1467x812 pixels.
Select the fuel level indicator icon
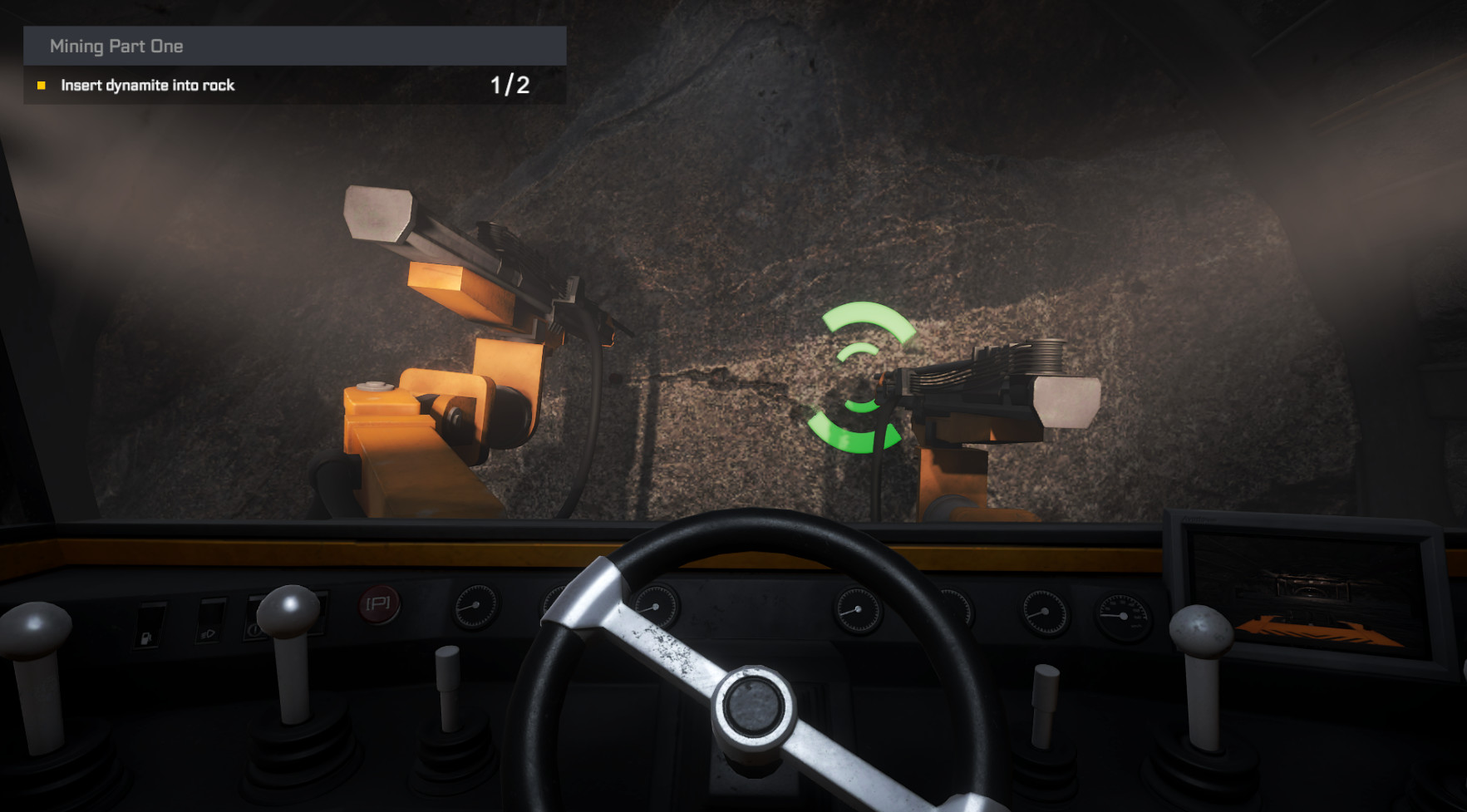point(145,635)
